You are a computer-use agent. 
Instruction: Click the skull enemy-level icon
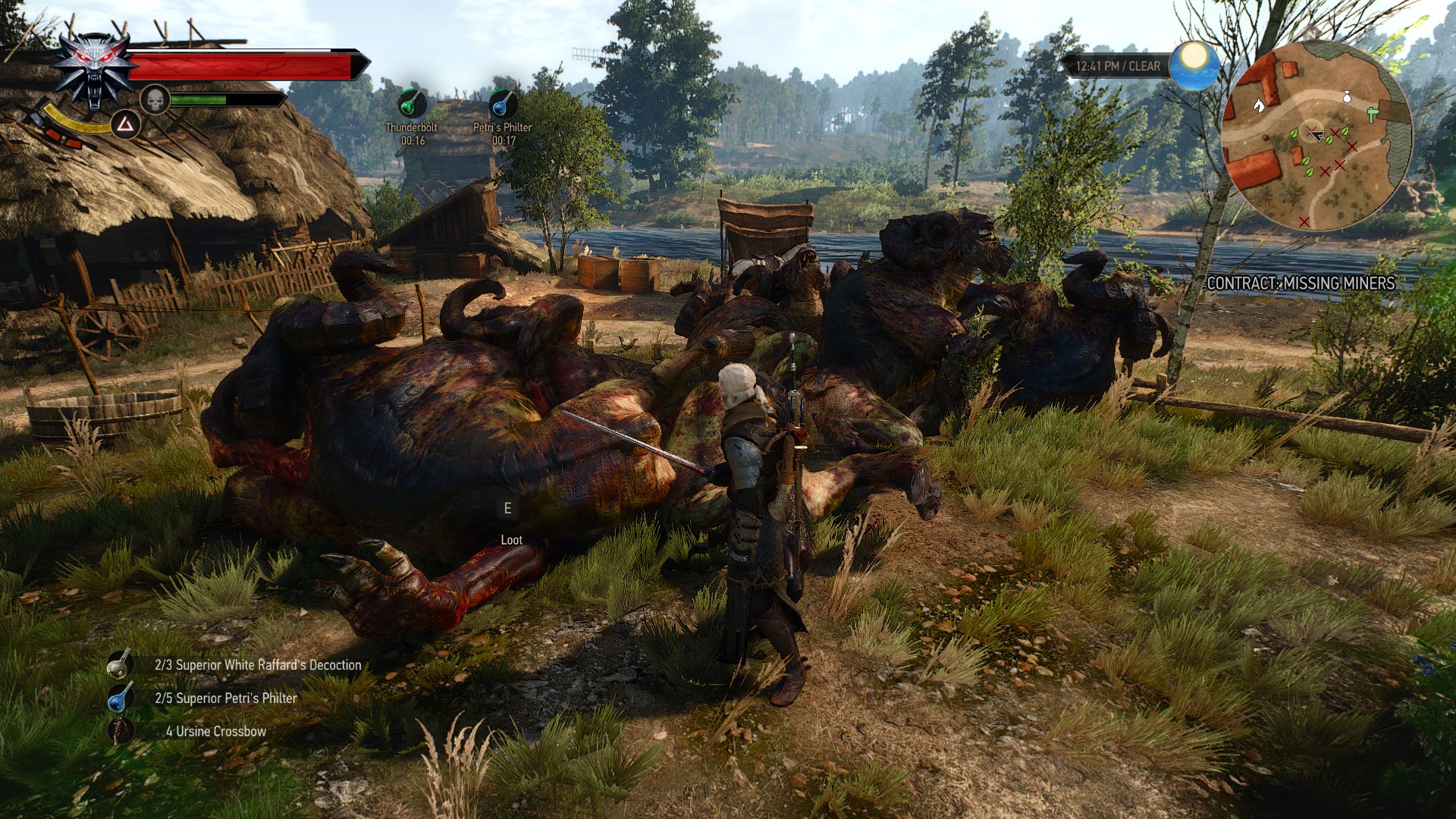coord(155,99)
